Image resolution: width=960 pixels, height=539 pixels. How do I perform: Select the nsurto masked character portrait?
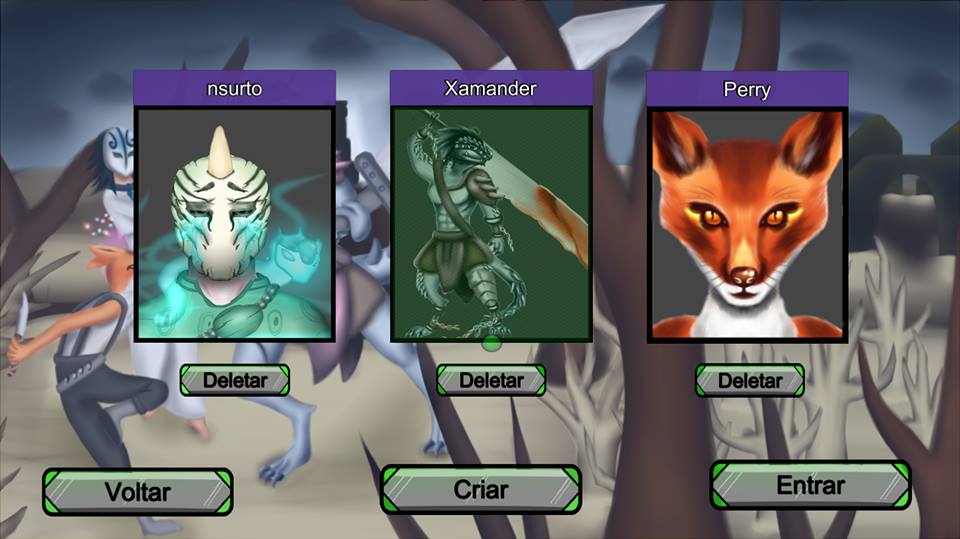(234, 224)
